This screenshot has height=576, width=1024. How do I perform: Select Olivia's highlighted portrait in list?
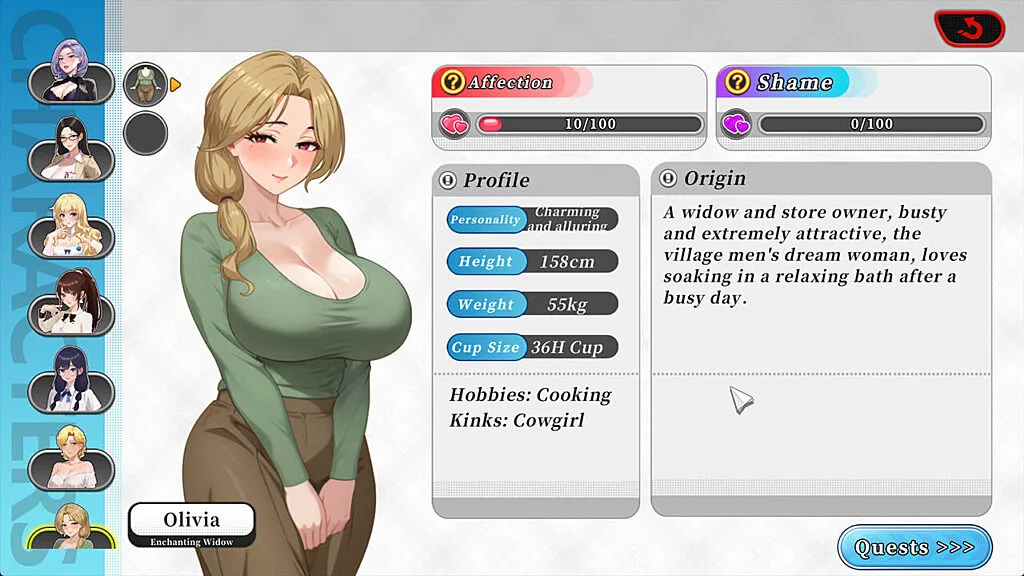tap(70, 525)
